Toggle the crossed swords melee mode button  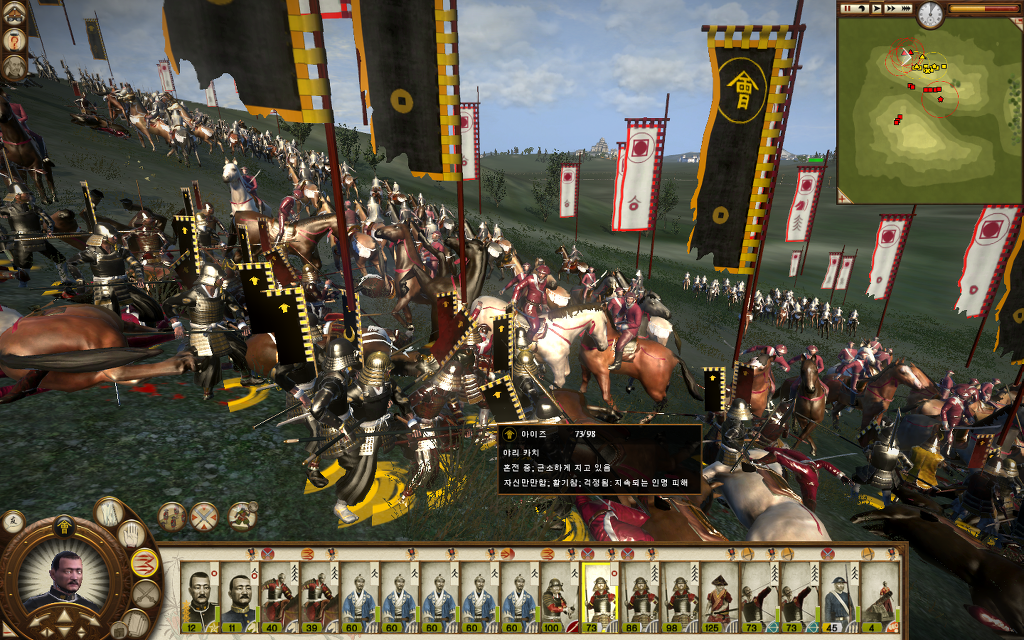point(146,594)
